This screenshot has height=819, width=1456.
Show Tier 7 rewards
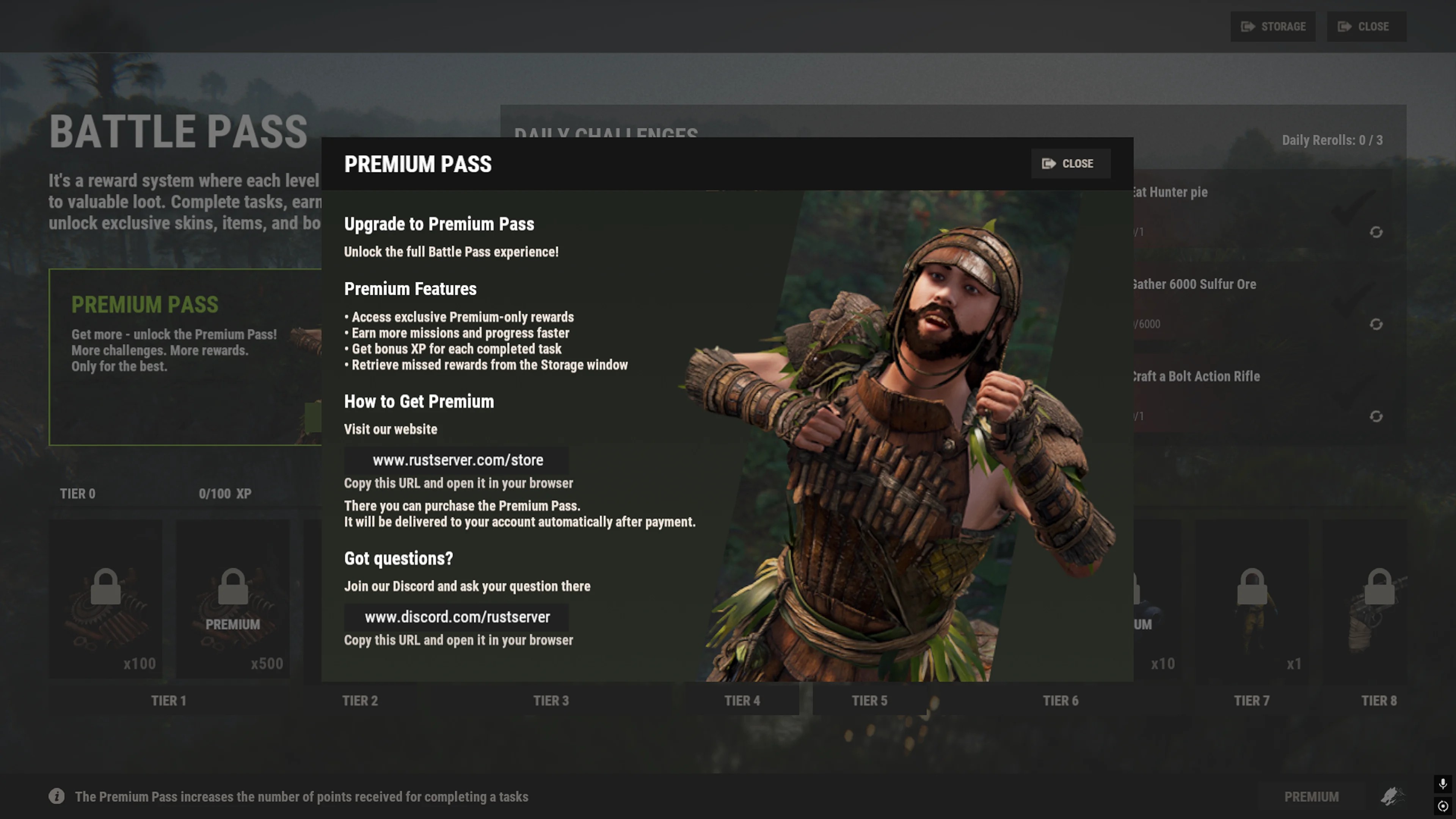coord(1251,701)
